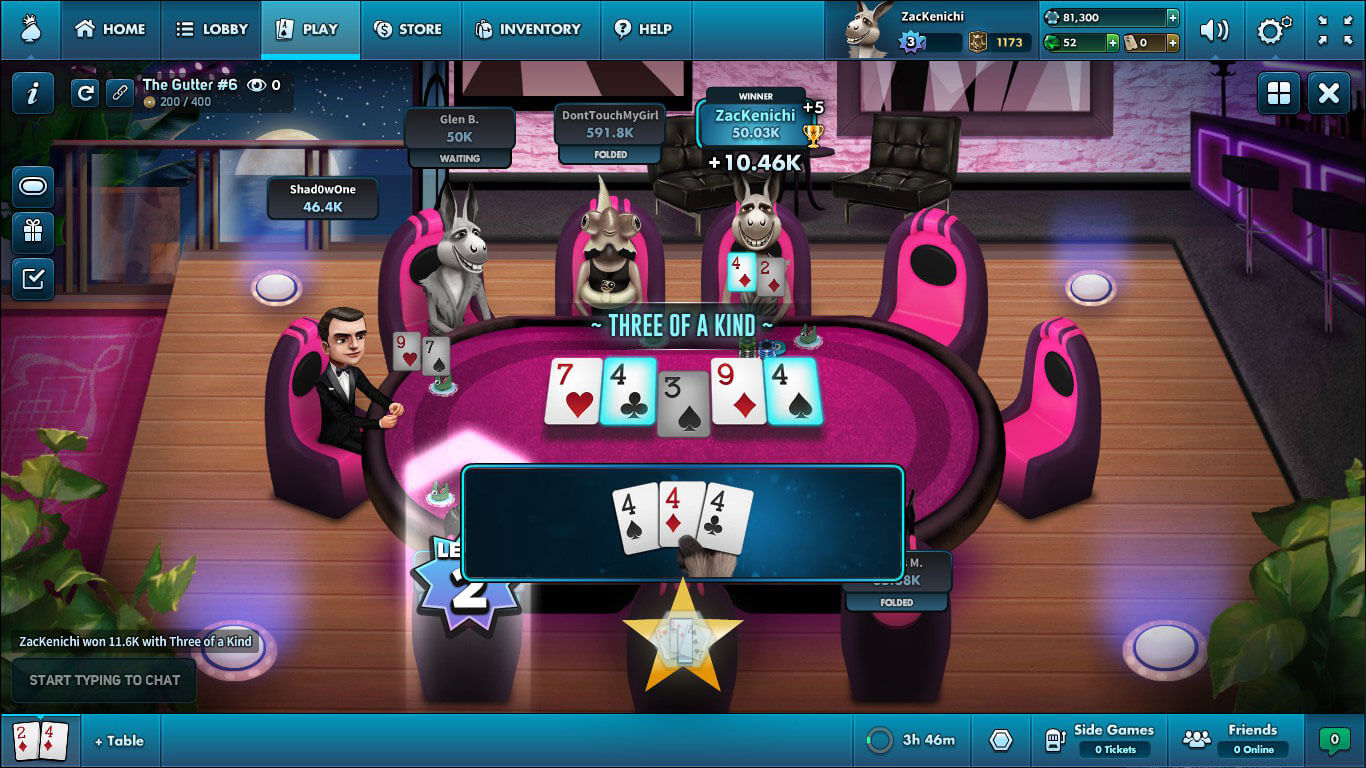Go to the Lobby
Image resolution: width=1366 pixels, height=768 pixels.
click(x=211, y=29)
